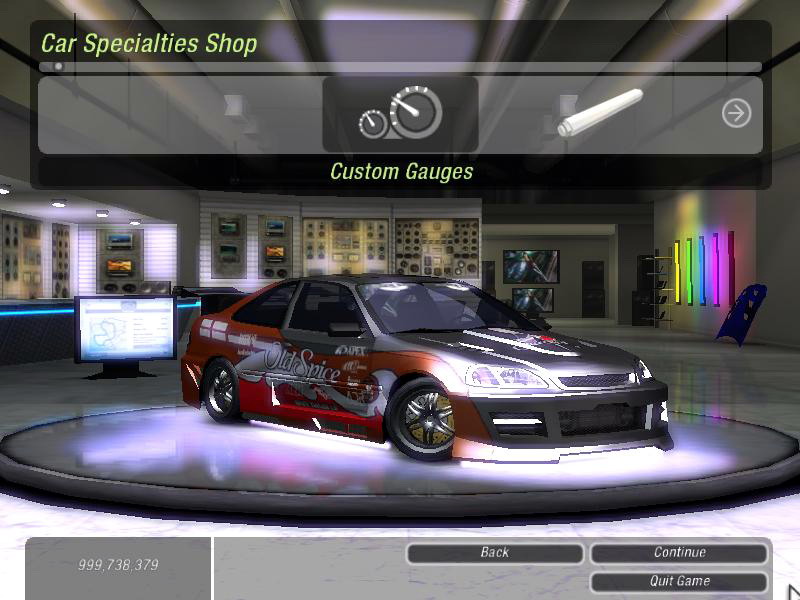Click the right arrow to scroll categories

point(736,114)
